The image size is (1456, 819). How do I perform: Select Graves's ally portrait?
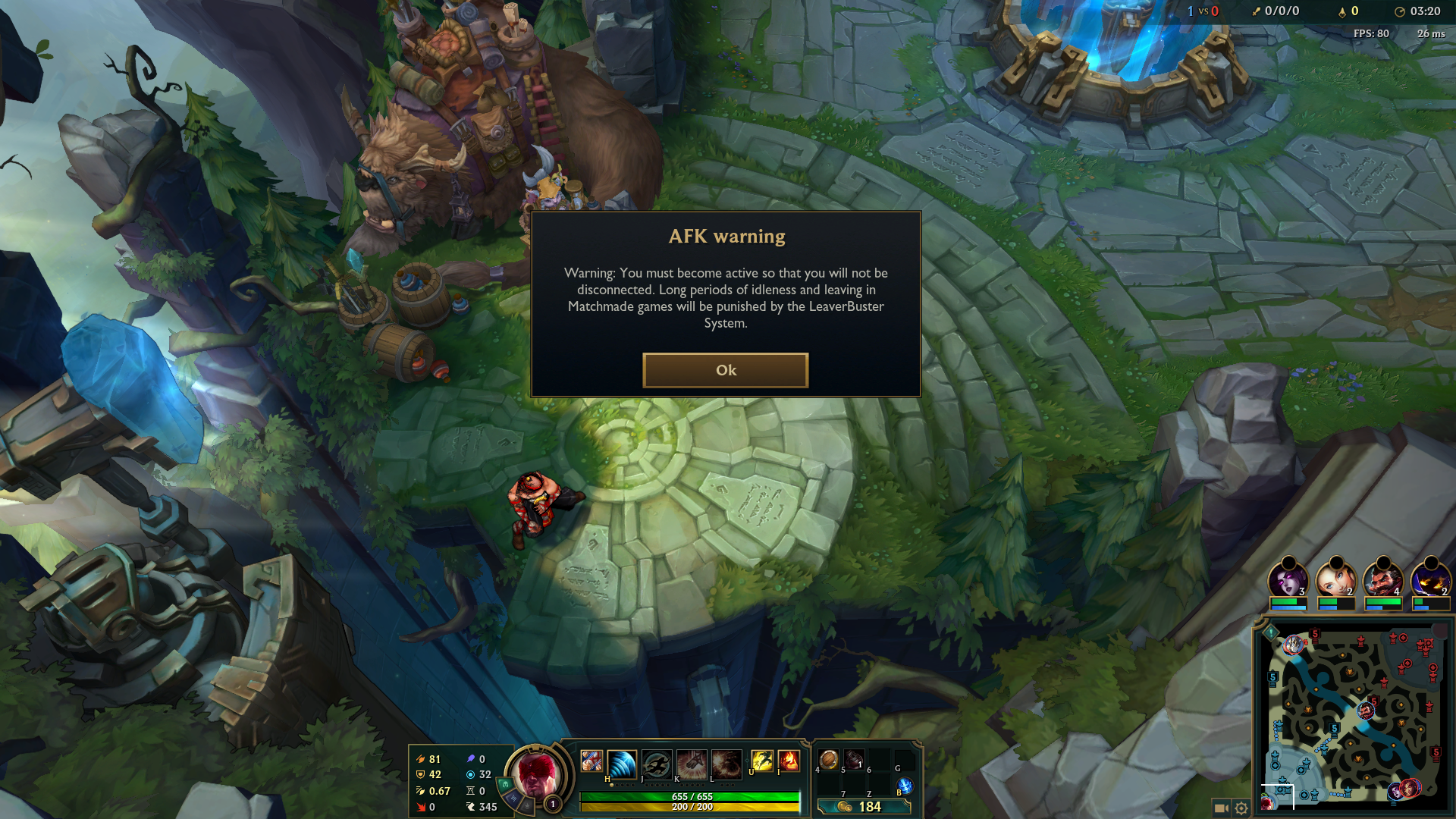click(x=1382, y=579)
